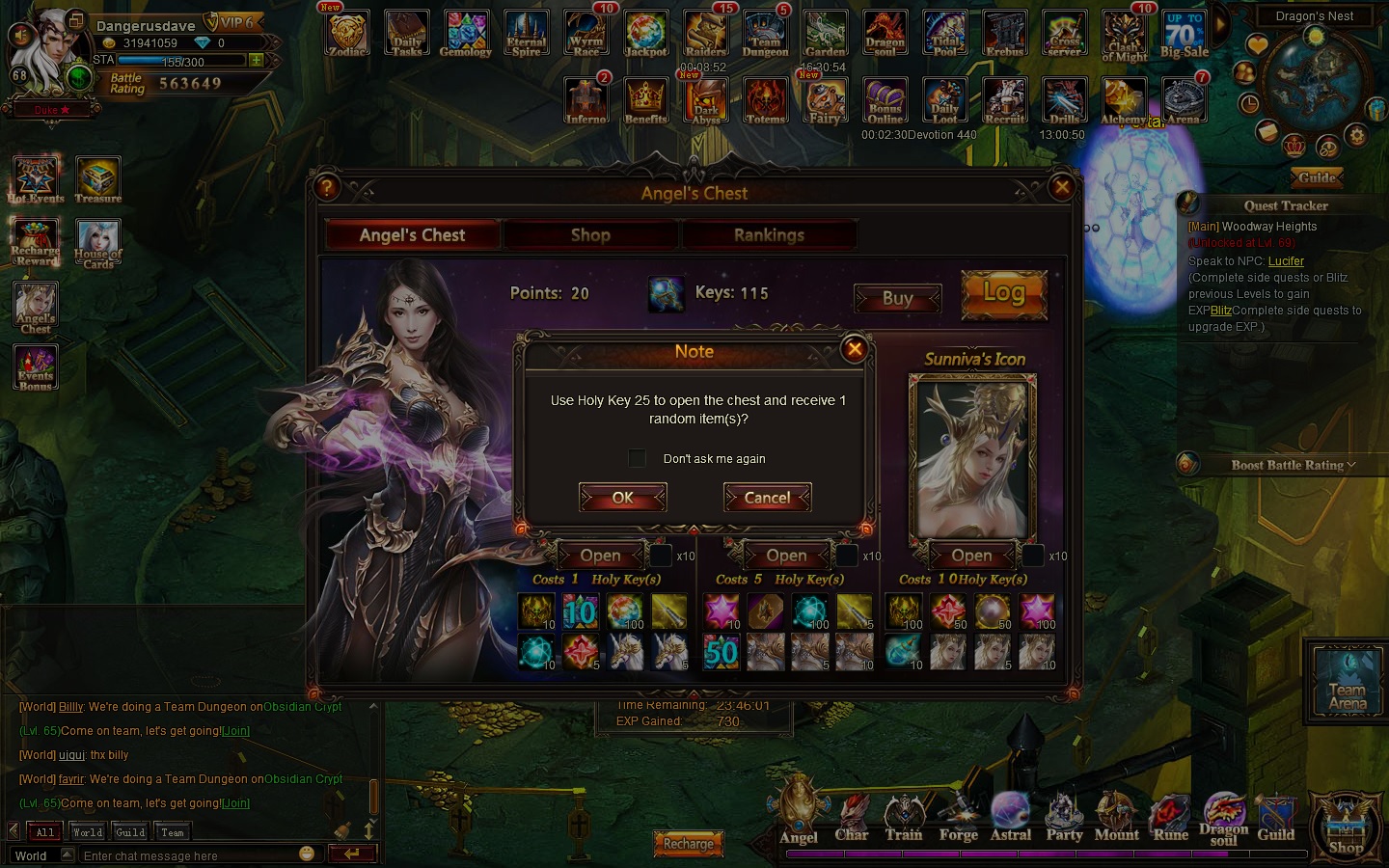Screen dimensions: 1389x868
Task: Open the Mount menu
Action: pos(1116,818)
